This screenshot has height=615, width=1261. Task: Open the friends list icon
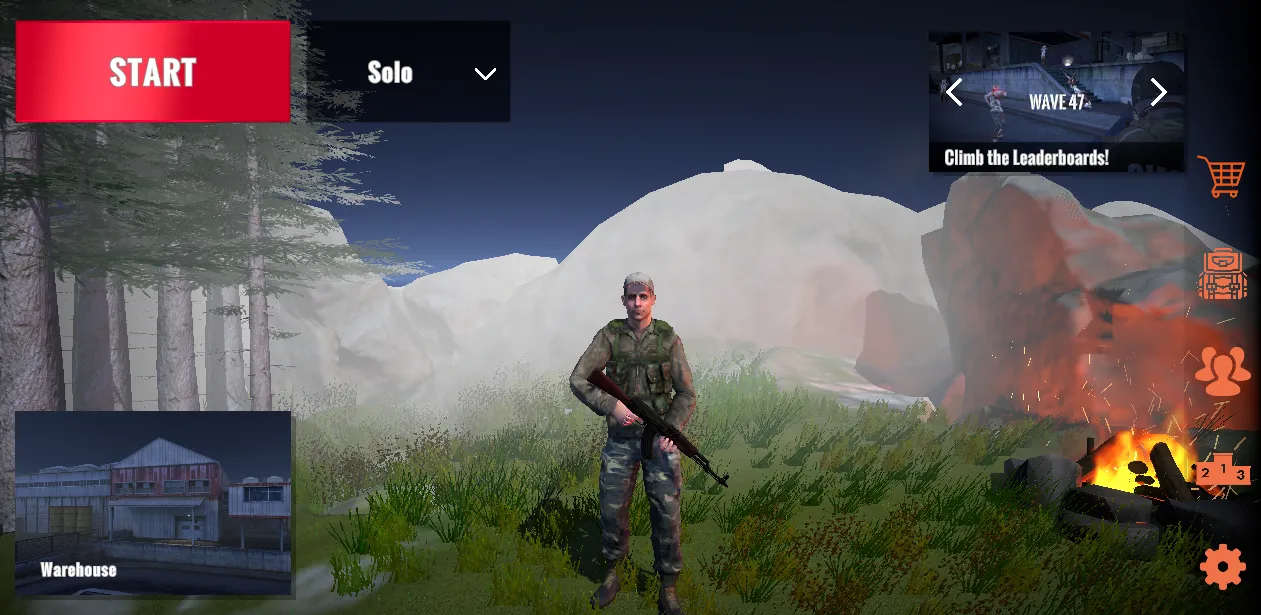tap(1222, 370)
